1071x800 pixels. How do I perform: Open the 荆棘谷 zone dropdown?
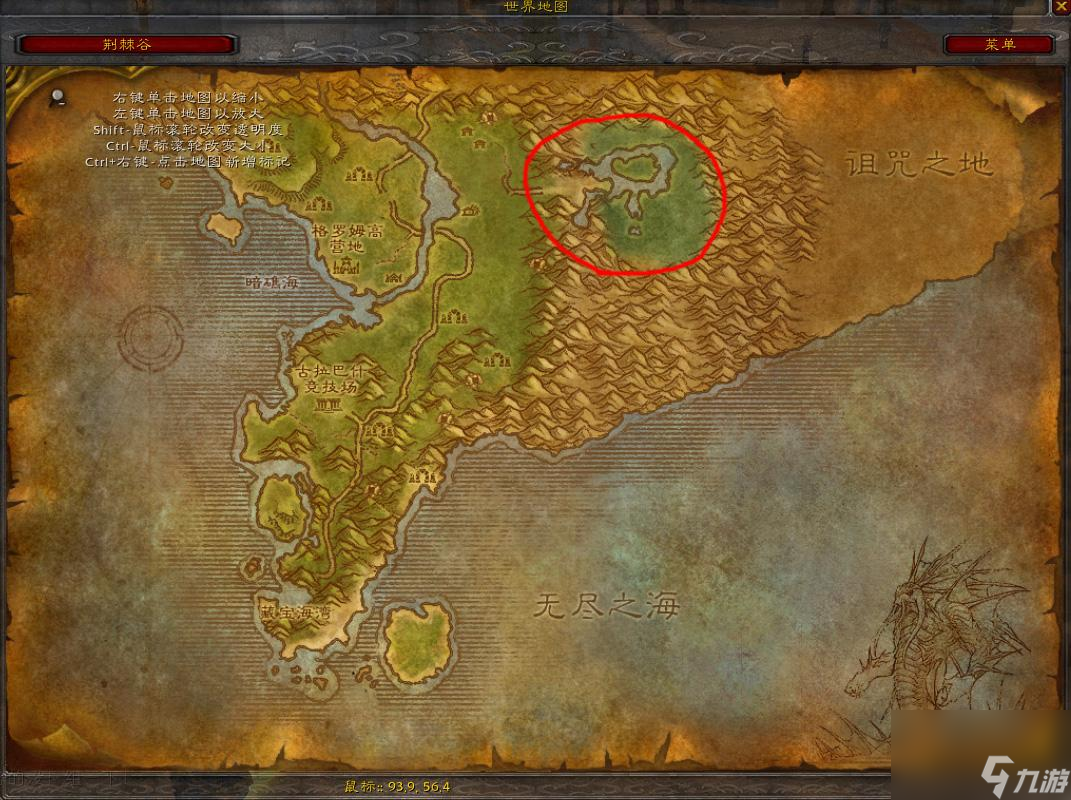[127, 44]
